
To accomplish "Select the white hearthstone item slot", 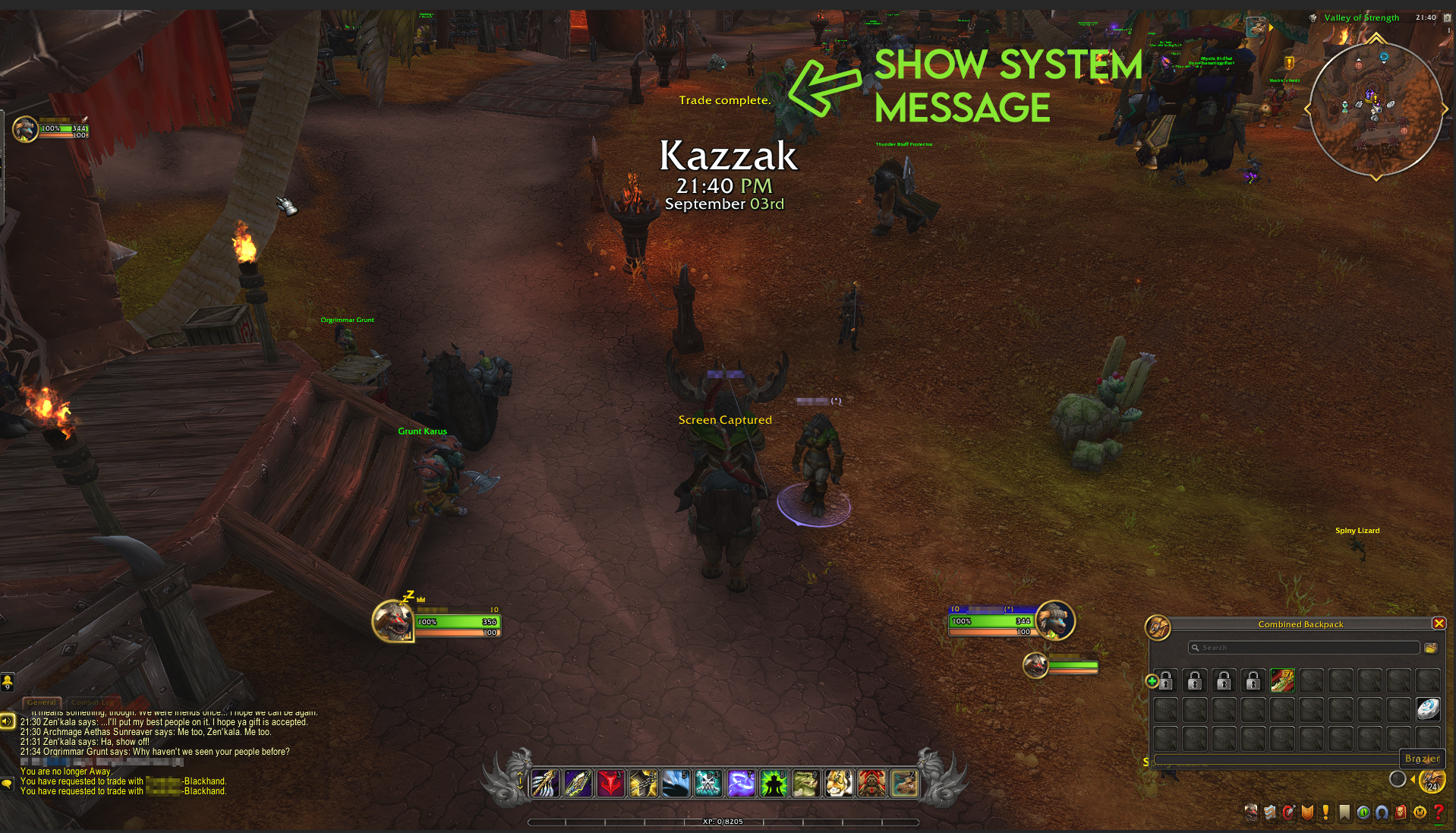I will tap(1428, 709).
